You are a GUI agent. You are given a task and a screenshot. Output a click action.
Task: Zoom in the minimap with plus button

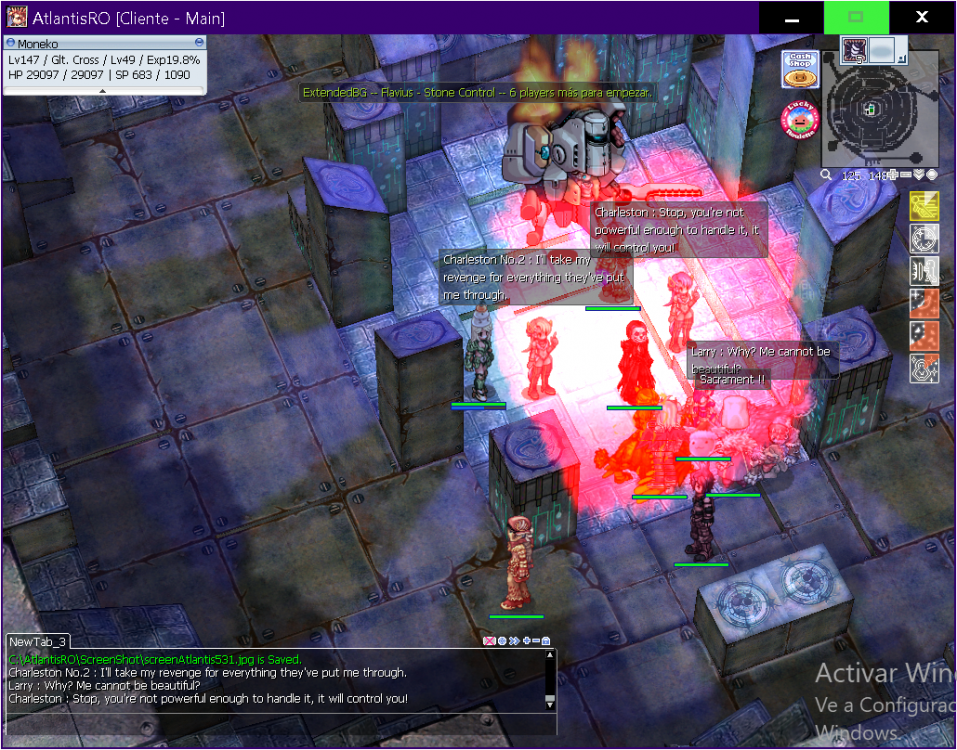pyautogui.click(x=894, y=175)
